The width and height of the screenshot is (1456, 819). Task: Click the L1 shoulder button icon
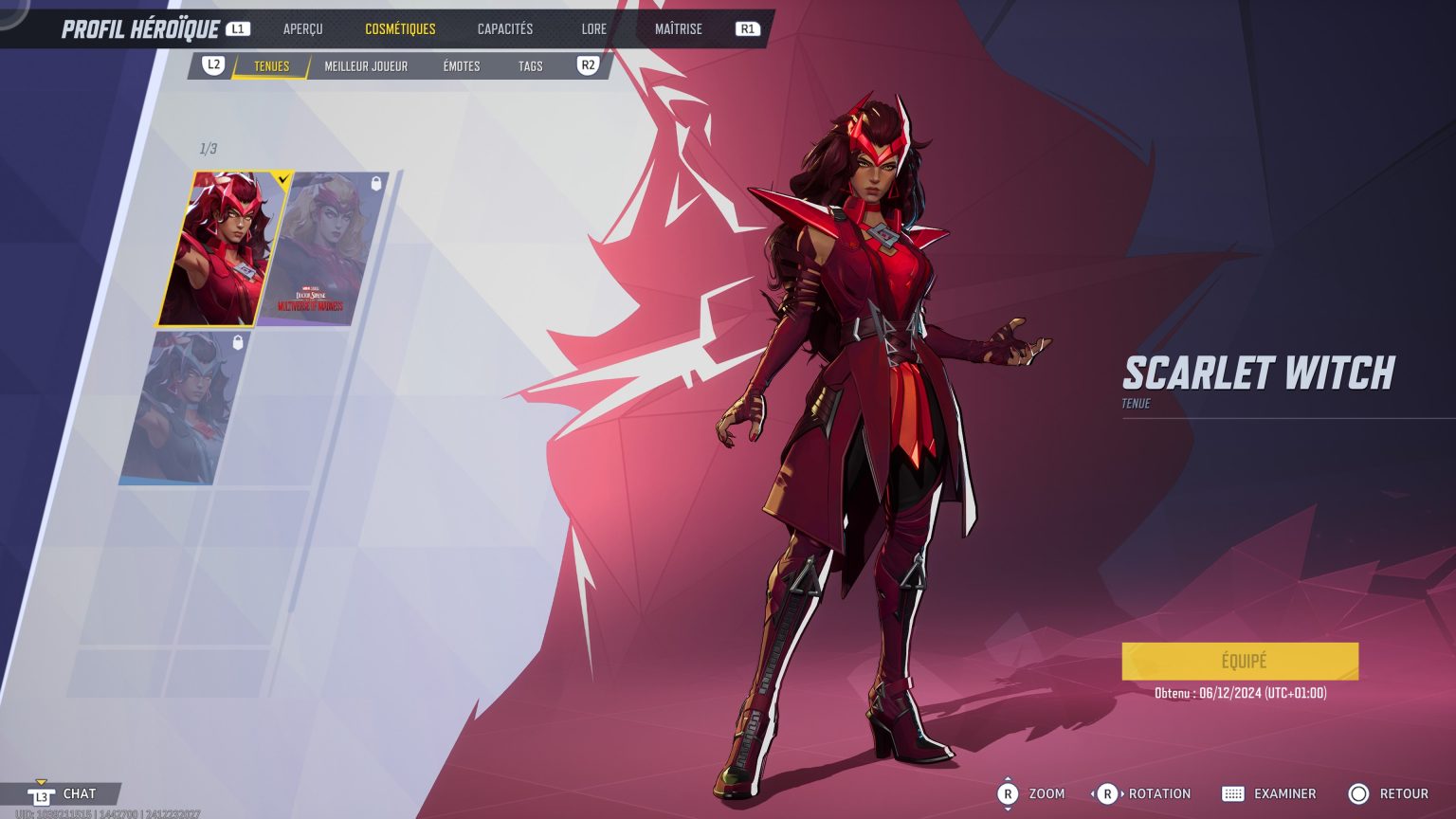[238, 27]
